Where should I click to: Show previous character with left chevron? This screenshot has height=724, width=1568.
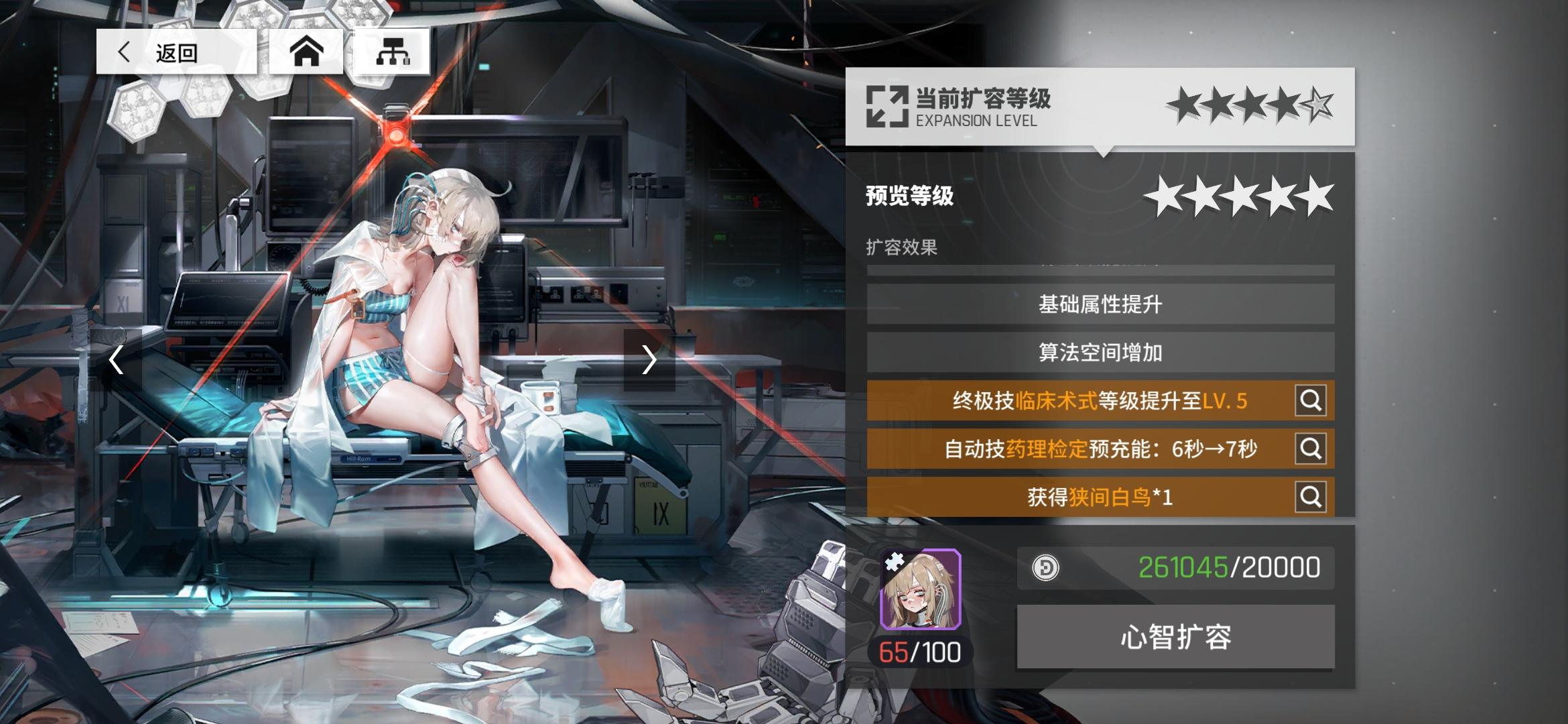pos(116,360)
